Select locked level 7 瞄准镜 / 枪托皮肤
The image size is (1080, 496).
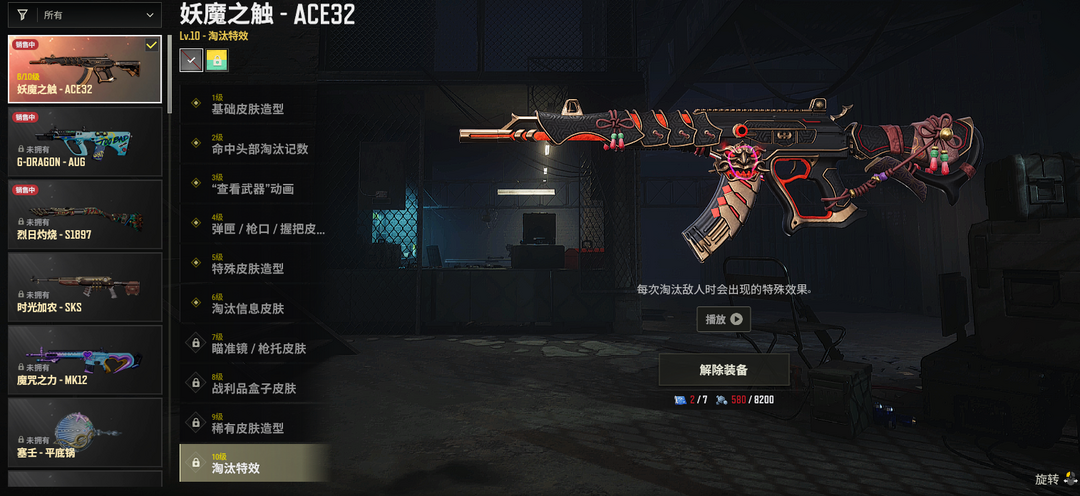point(254,344)
